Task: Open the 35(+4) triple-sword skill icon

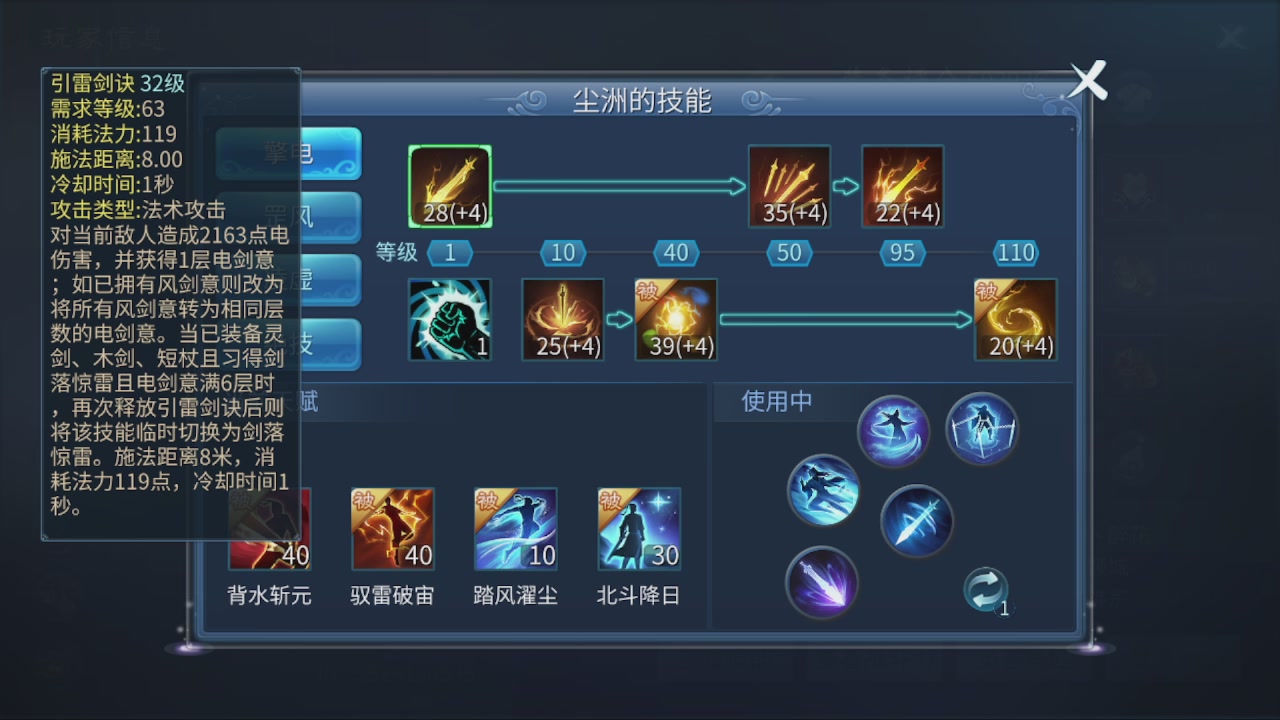Action: click(789, 185)
